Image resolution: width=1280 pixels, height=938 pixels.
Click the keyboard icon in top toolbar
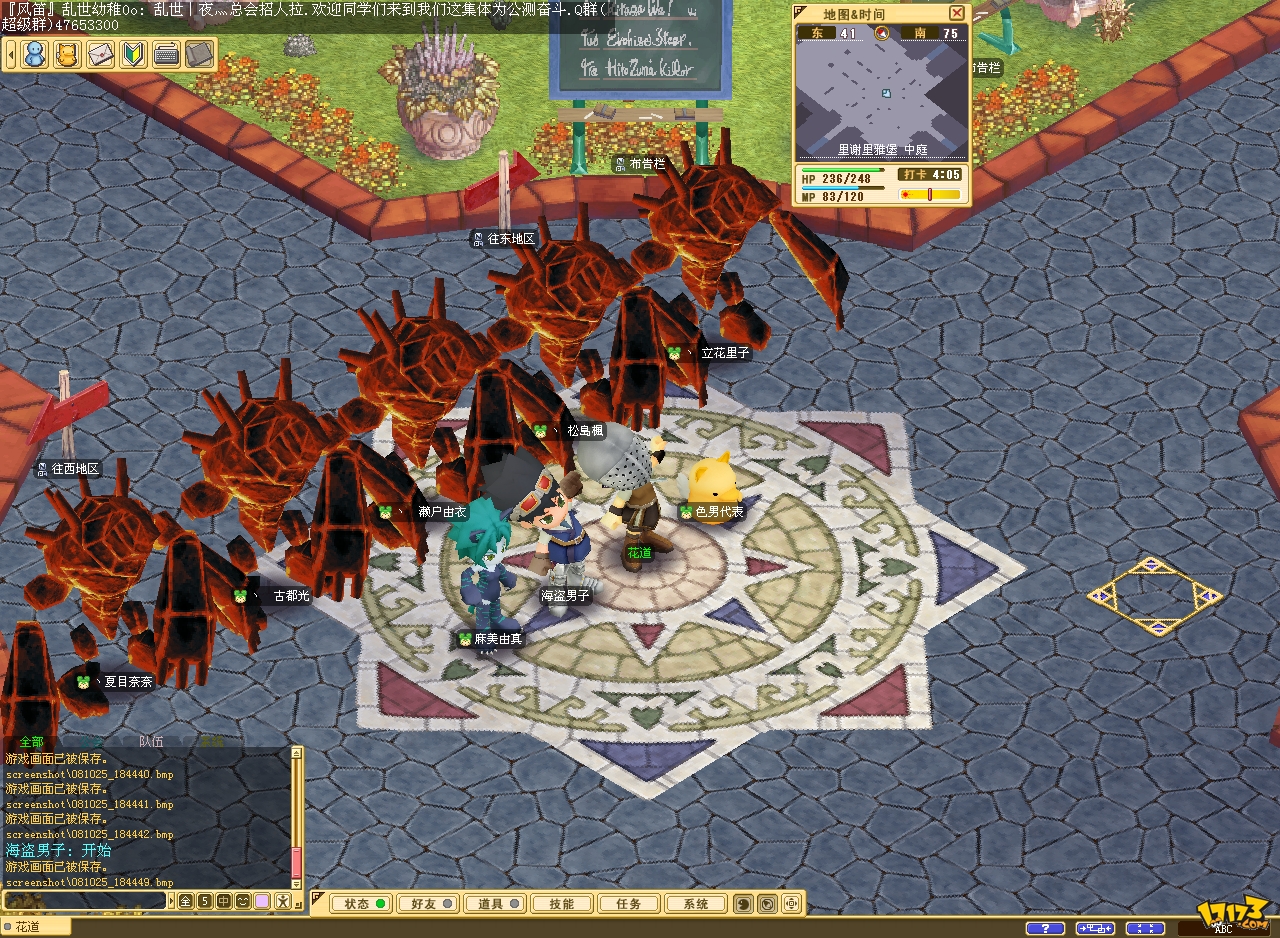167,54
